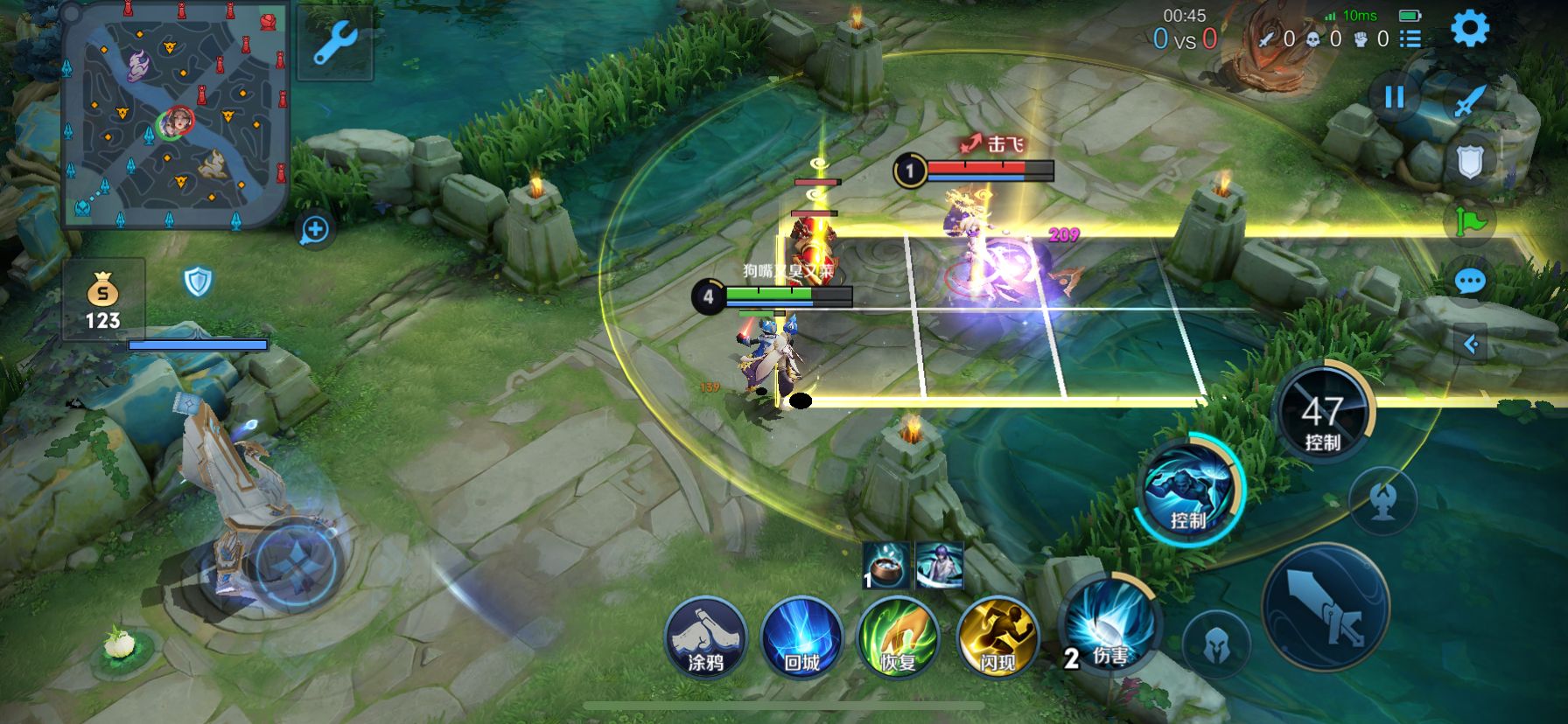This screenshot has width=1568, height=724.
Task: Use the 闪现 flash spell
Action: [997, 636]
